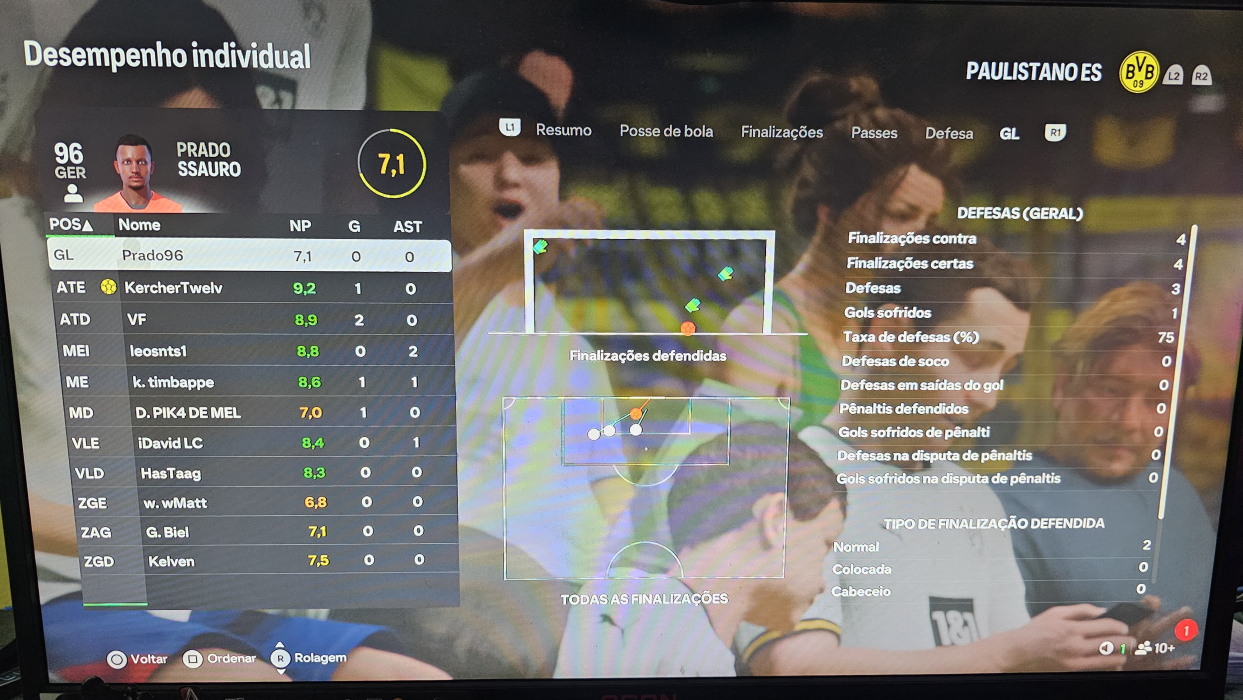Select KercherTwelv in the player list
Image resolution: width=1243 pixels, height=700 pixels.
[x=251, y=288]
